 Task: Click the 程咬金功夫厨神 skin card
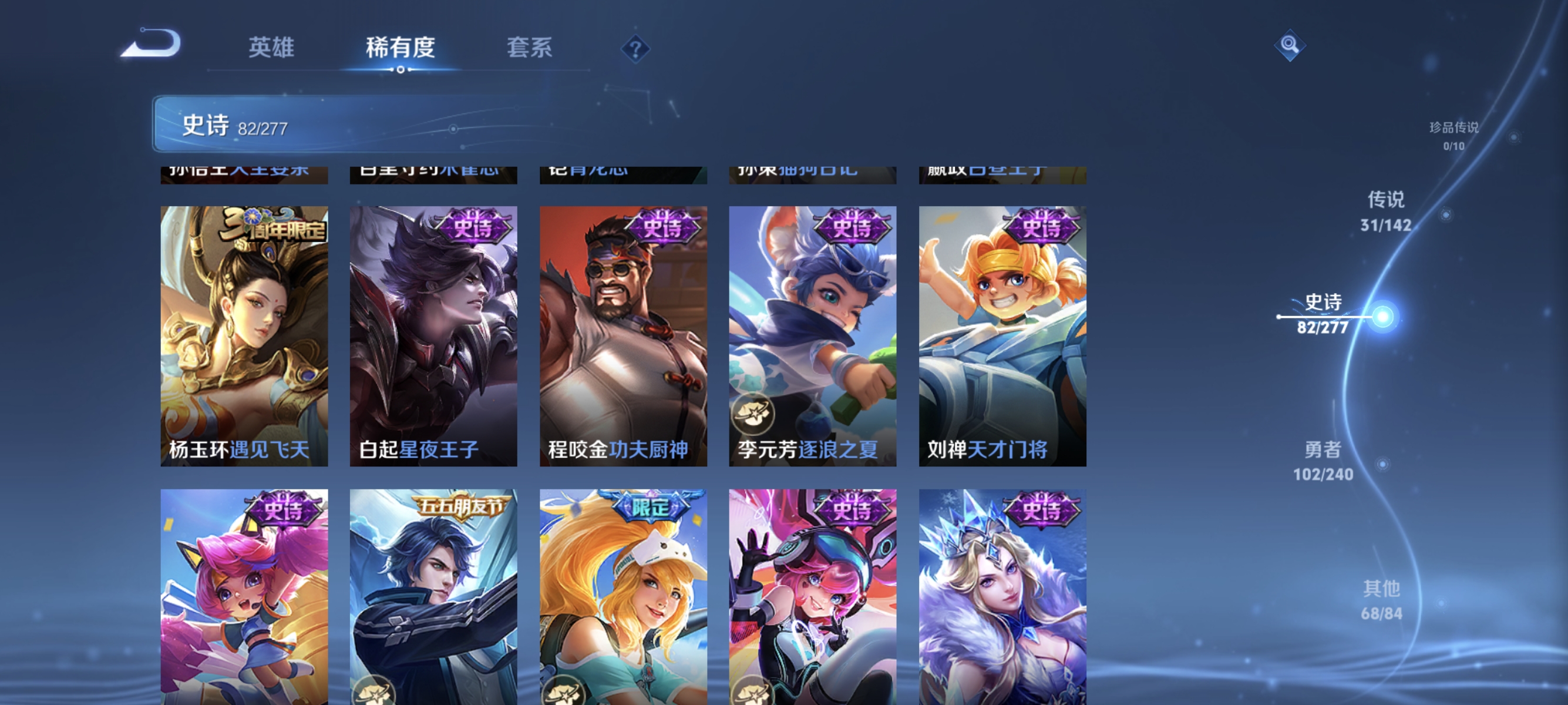click(623, 341)
